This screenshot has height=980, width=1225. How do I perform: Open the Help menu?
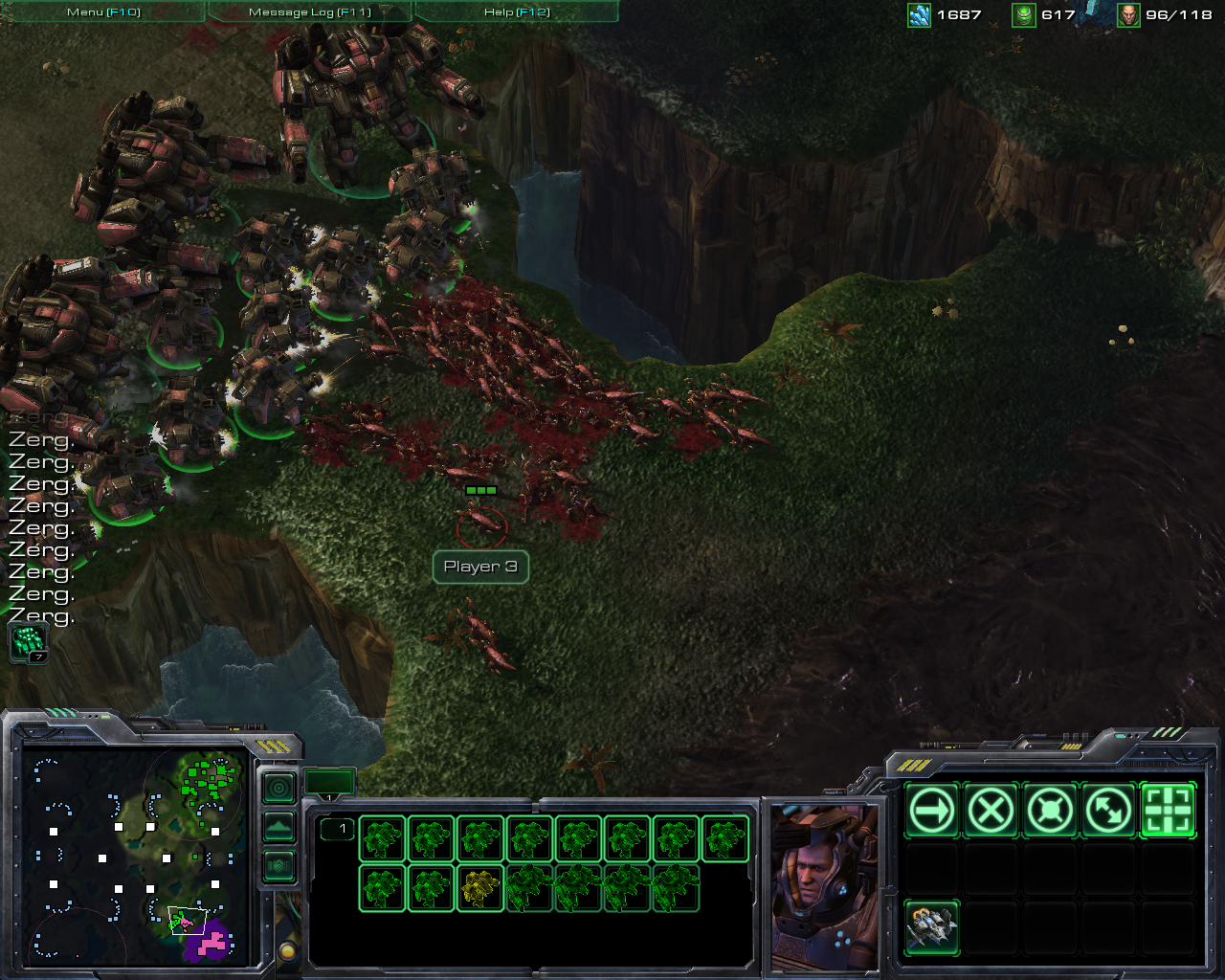(x=517, y=11)
